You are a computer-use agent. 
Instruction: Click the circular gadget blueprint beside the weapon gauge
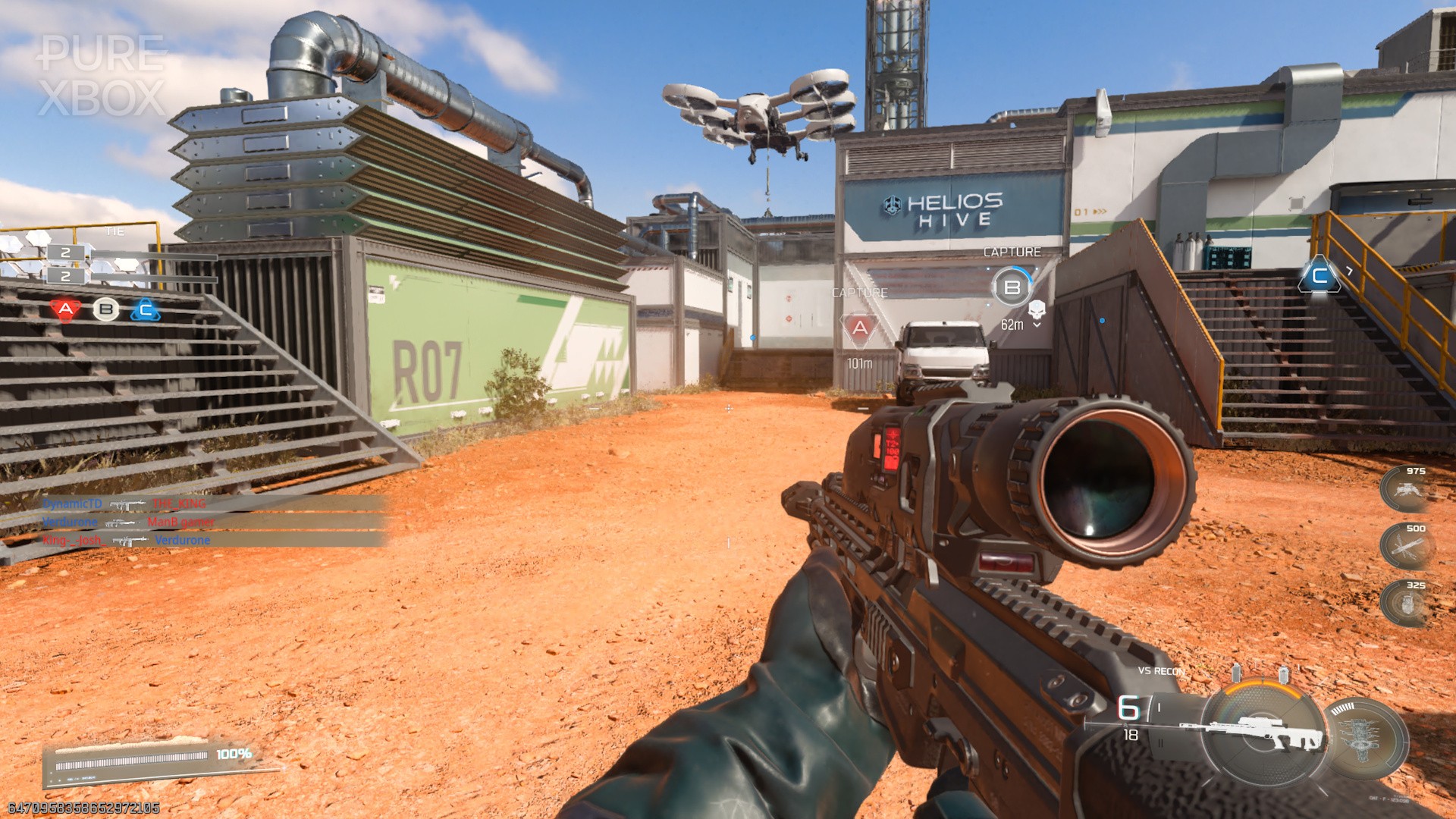pyautogui.click(x=1361, y=735)
